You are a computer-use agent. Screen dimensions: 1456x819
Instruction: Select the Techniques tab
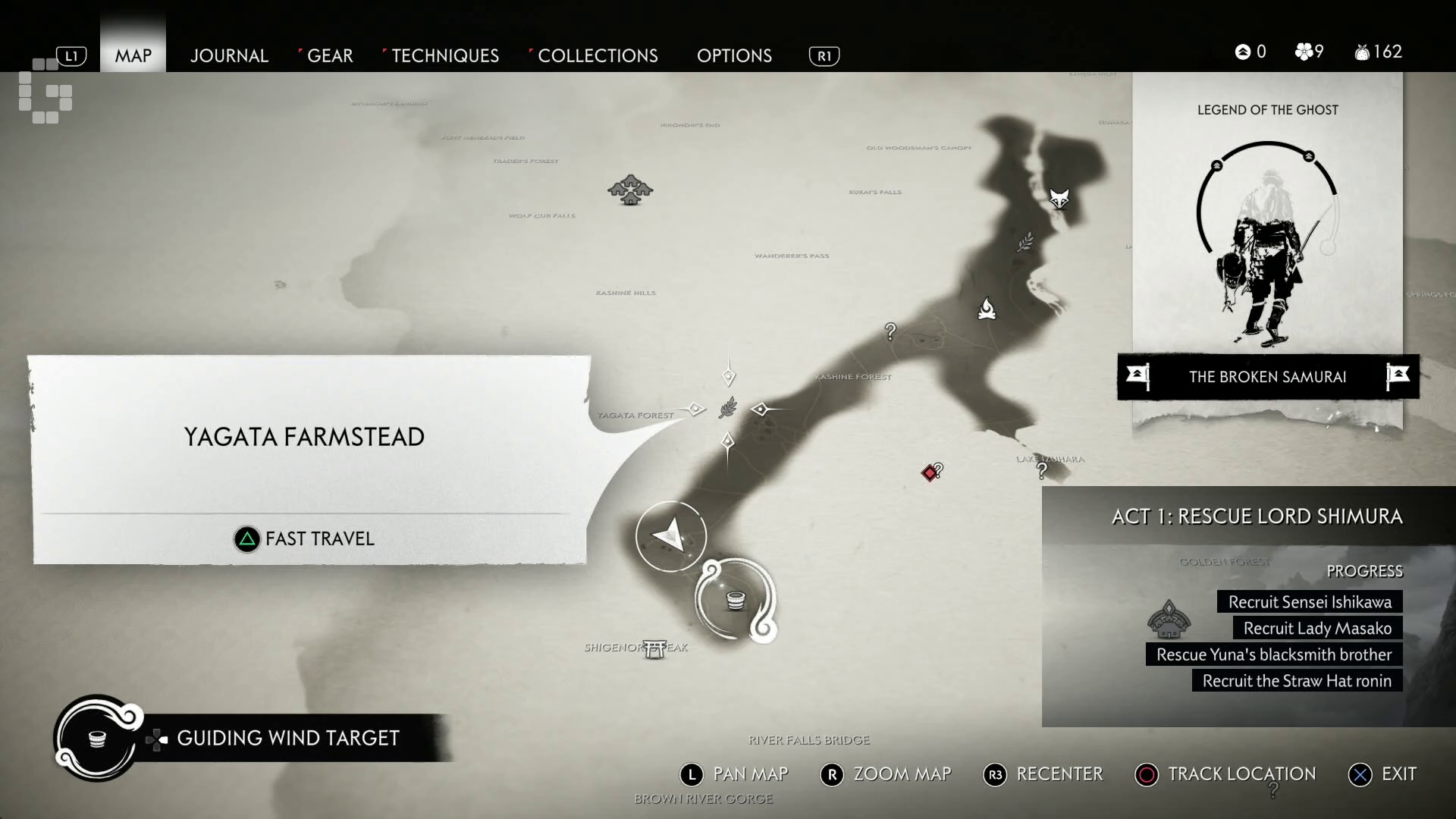pyautogui.click(x=445, y=55)
